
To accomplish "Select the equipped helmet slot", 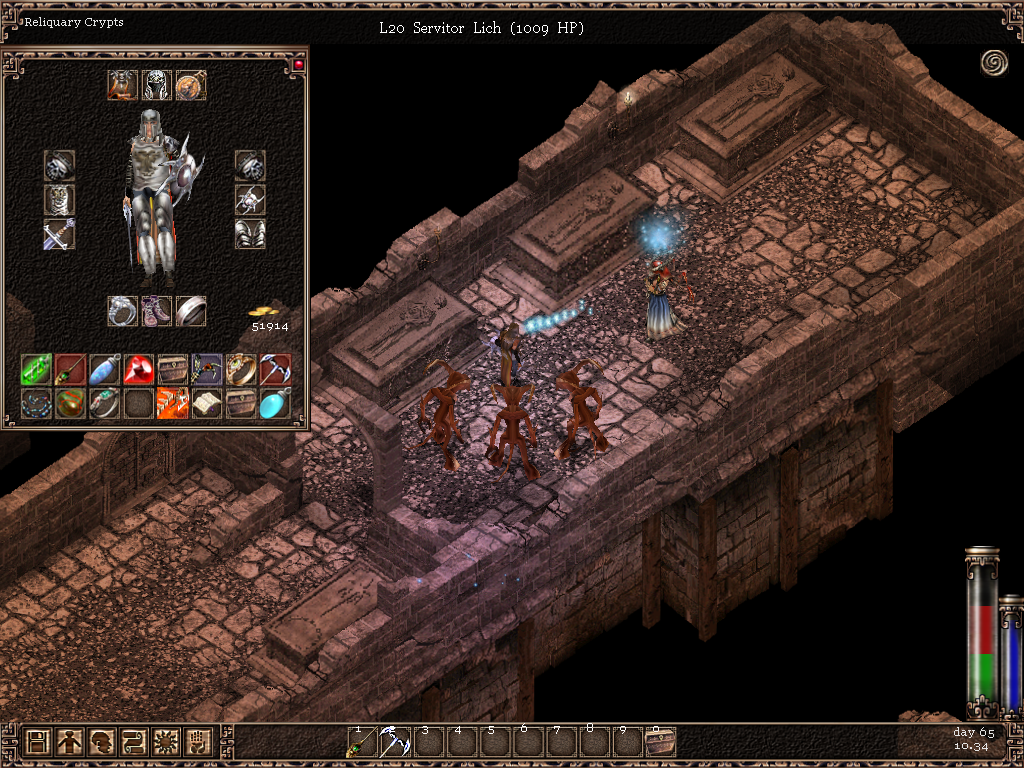I will click(x=157, y=85).
